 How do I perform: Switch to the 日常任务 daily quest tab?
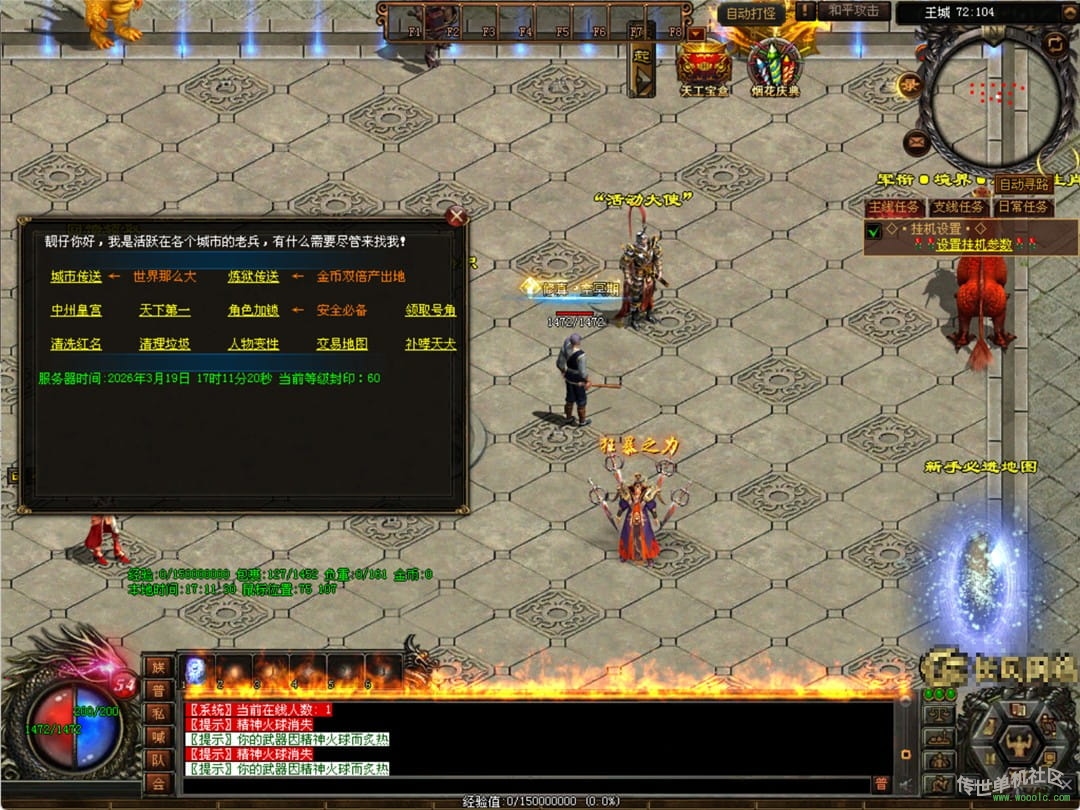(x=1023, y=207)
